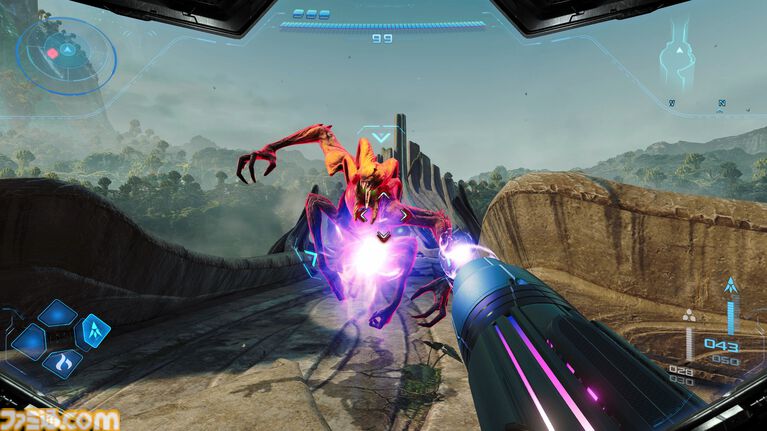The height and width of the screenshot is (431, 767).
Task: Choose the flame shot weapon slot
Action: click(62, 361)
